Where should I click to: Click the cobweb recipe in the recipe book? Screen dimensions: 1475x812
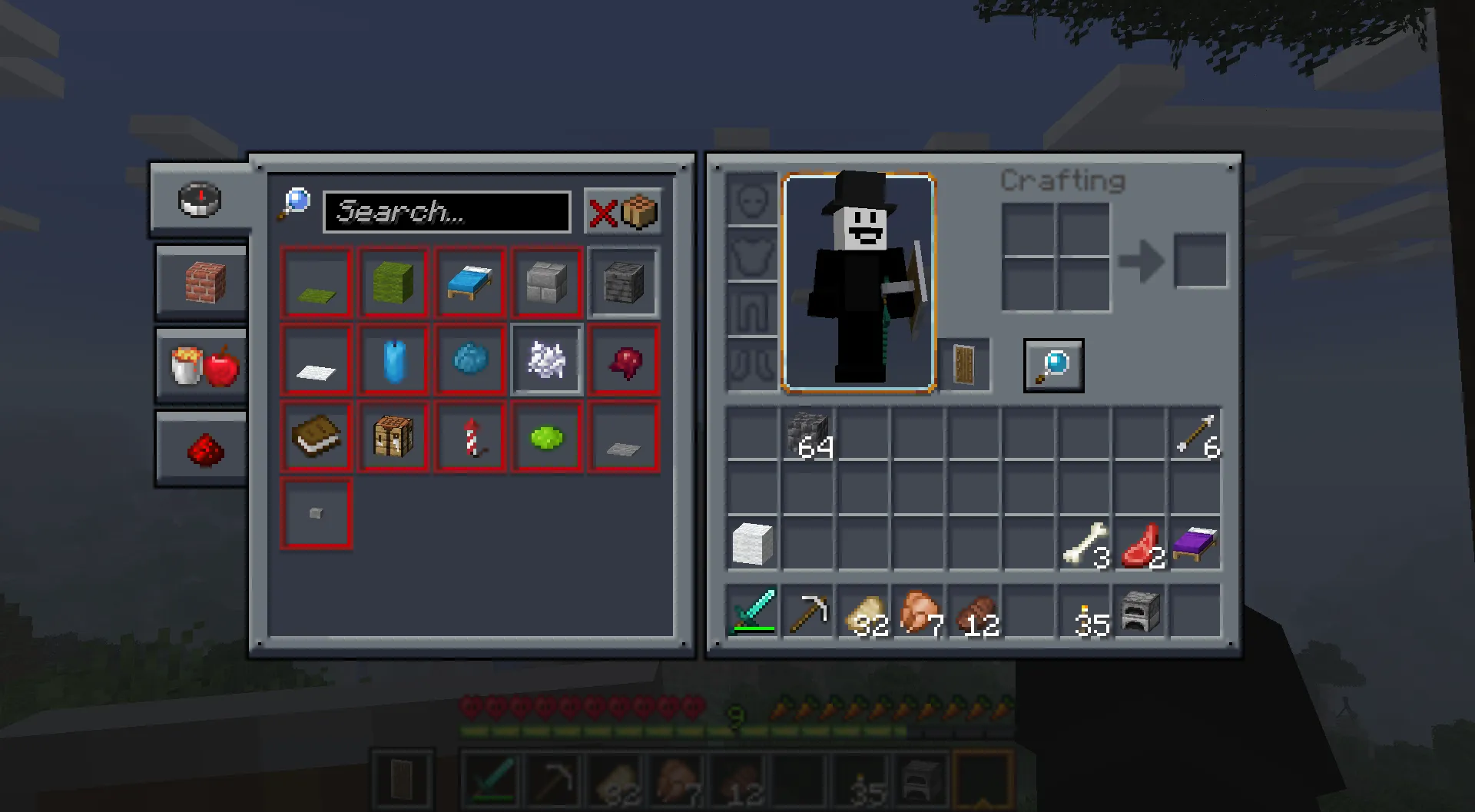click(546, 360)
